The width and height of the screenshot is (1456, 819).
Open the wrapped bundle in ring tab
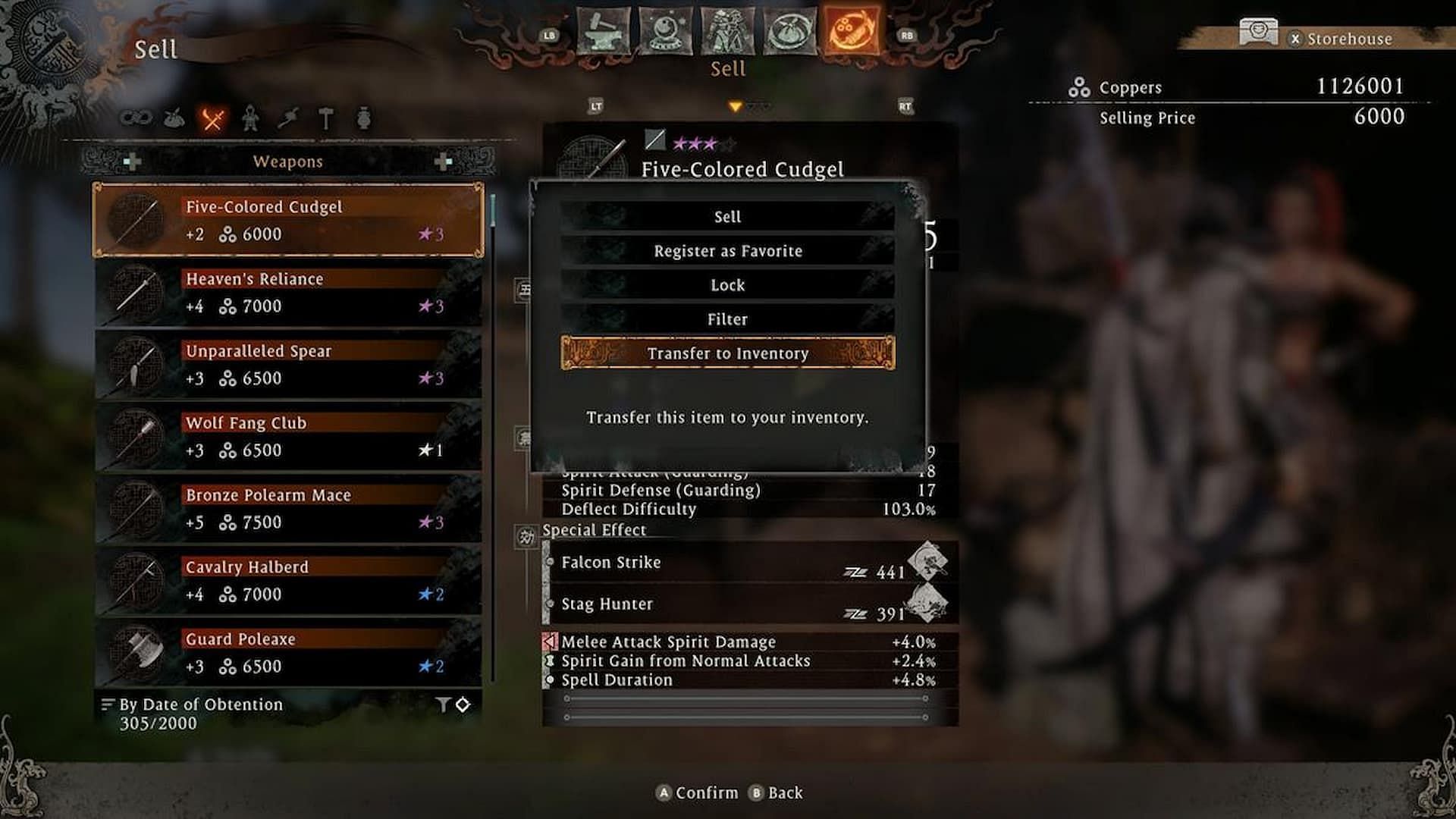[789, 32]
